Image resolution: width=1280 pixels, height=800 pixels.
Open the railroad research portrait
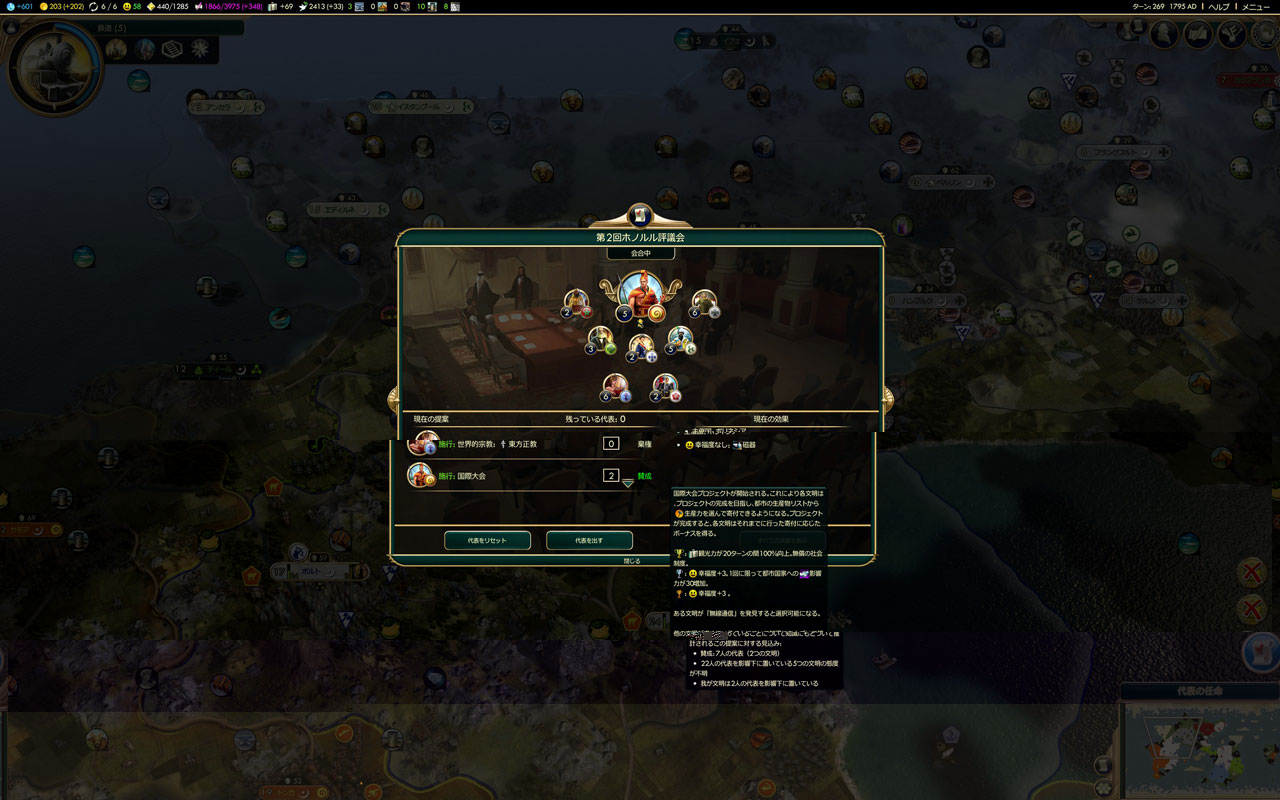(x=54, y=66)
